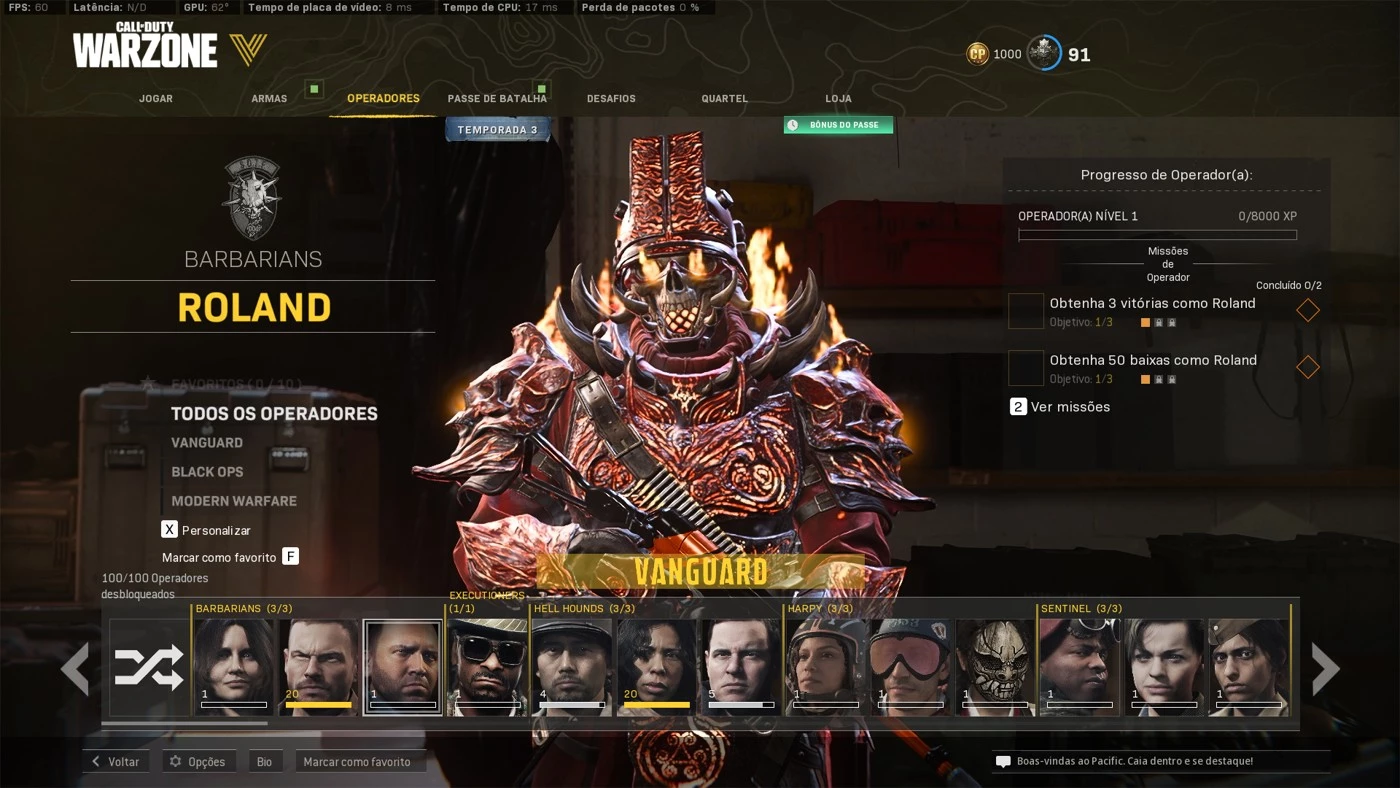Screen dimensions: 1400x788
Task: Expand the BLACK OPS operator category
Action: (208, 471)
